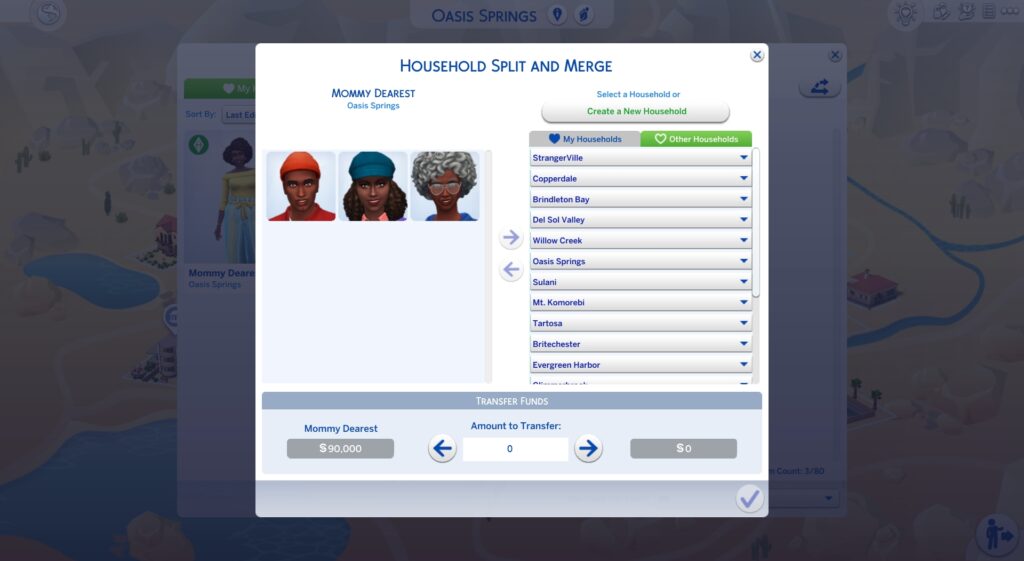Expand the Copperdale world row

tap(640, 179)
